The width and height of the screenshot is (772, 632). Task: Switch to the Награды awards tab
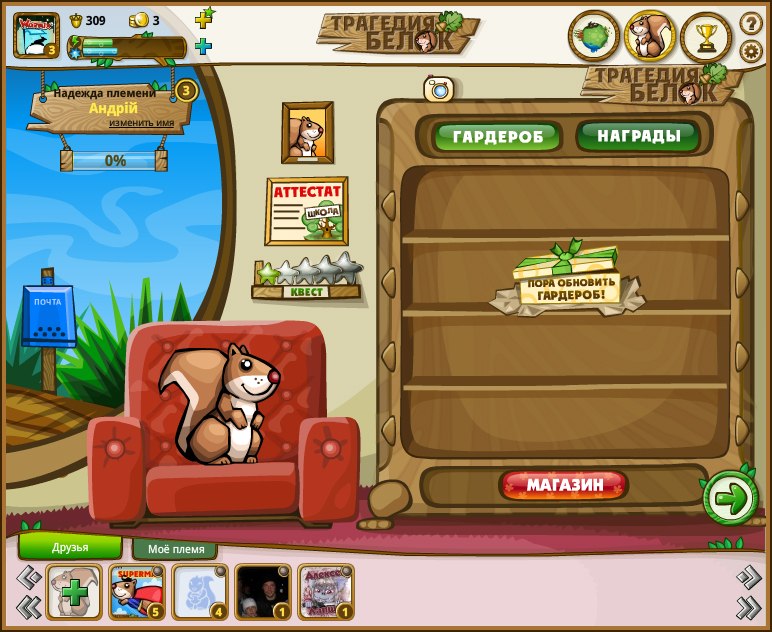(x=640, y=136)
